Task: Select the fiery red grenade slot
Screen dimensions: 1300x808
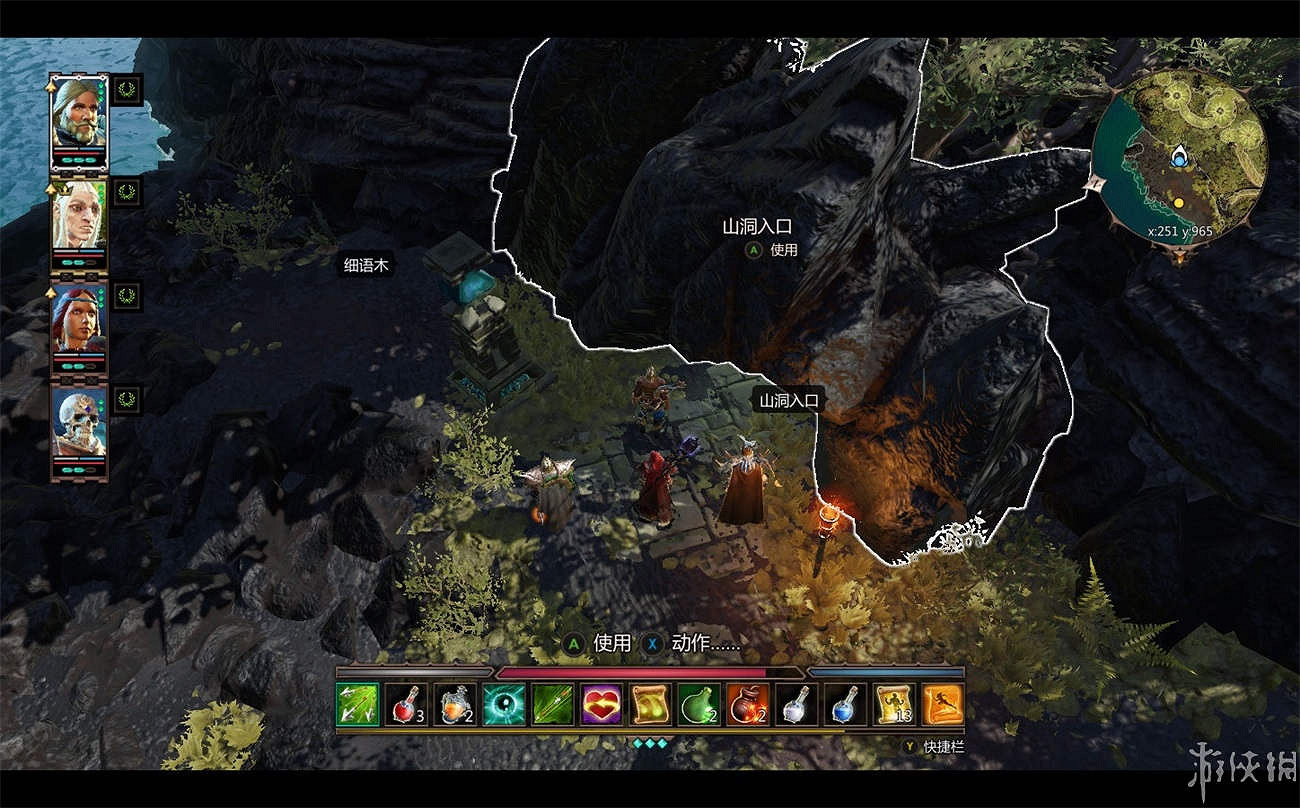Action: pyautogui.click(x=747, y=704)
